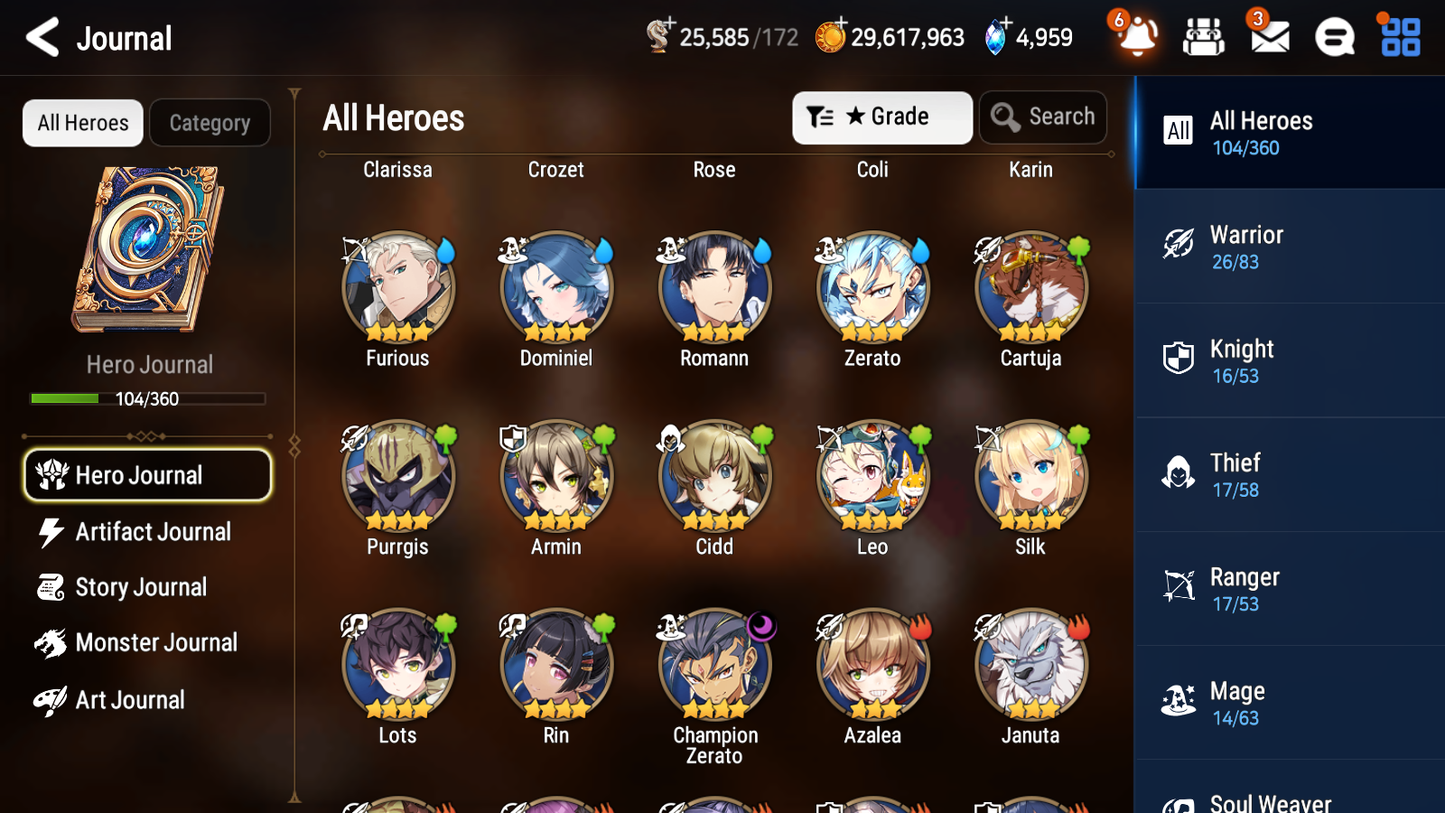Viewport: 1445px width, 813px height.
Task: Filter heroes by Warrior class
Action: pos(1289,246)
